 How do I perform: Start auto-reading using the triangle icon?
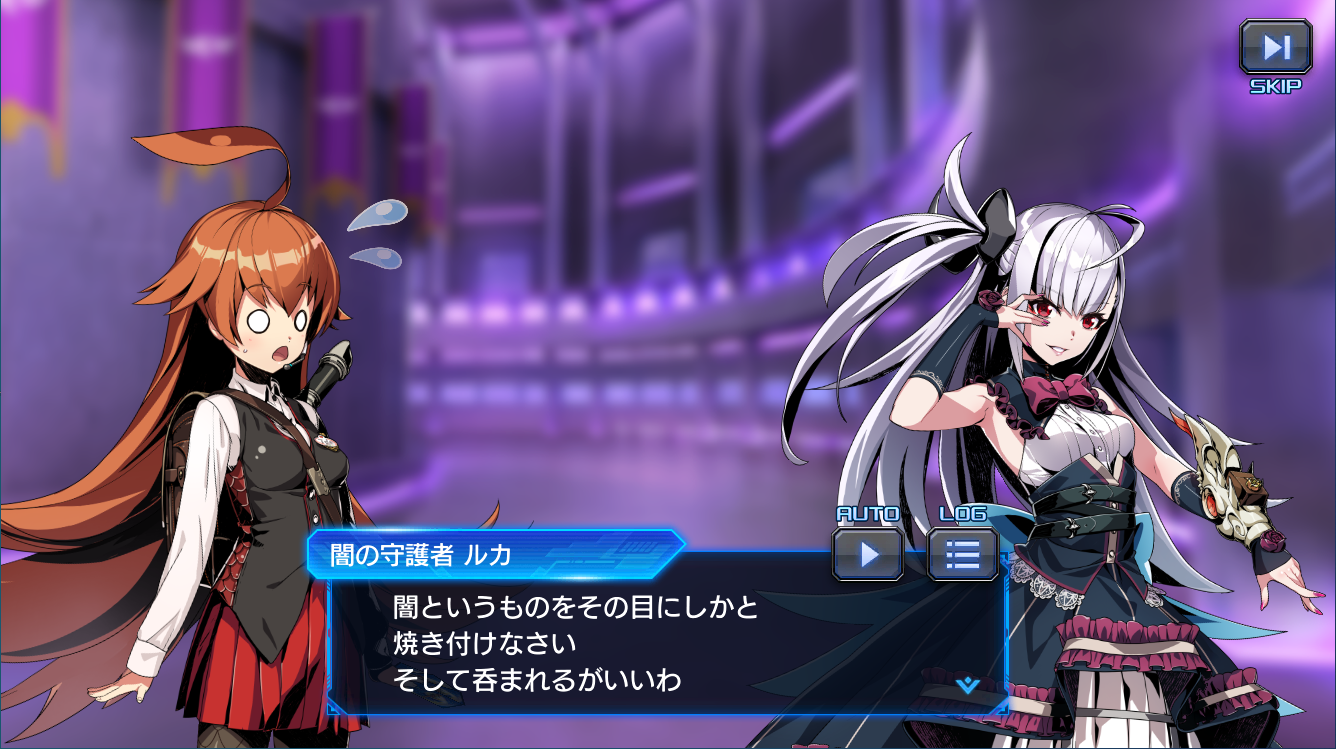866,552
